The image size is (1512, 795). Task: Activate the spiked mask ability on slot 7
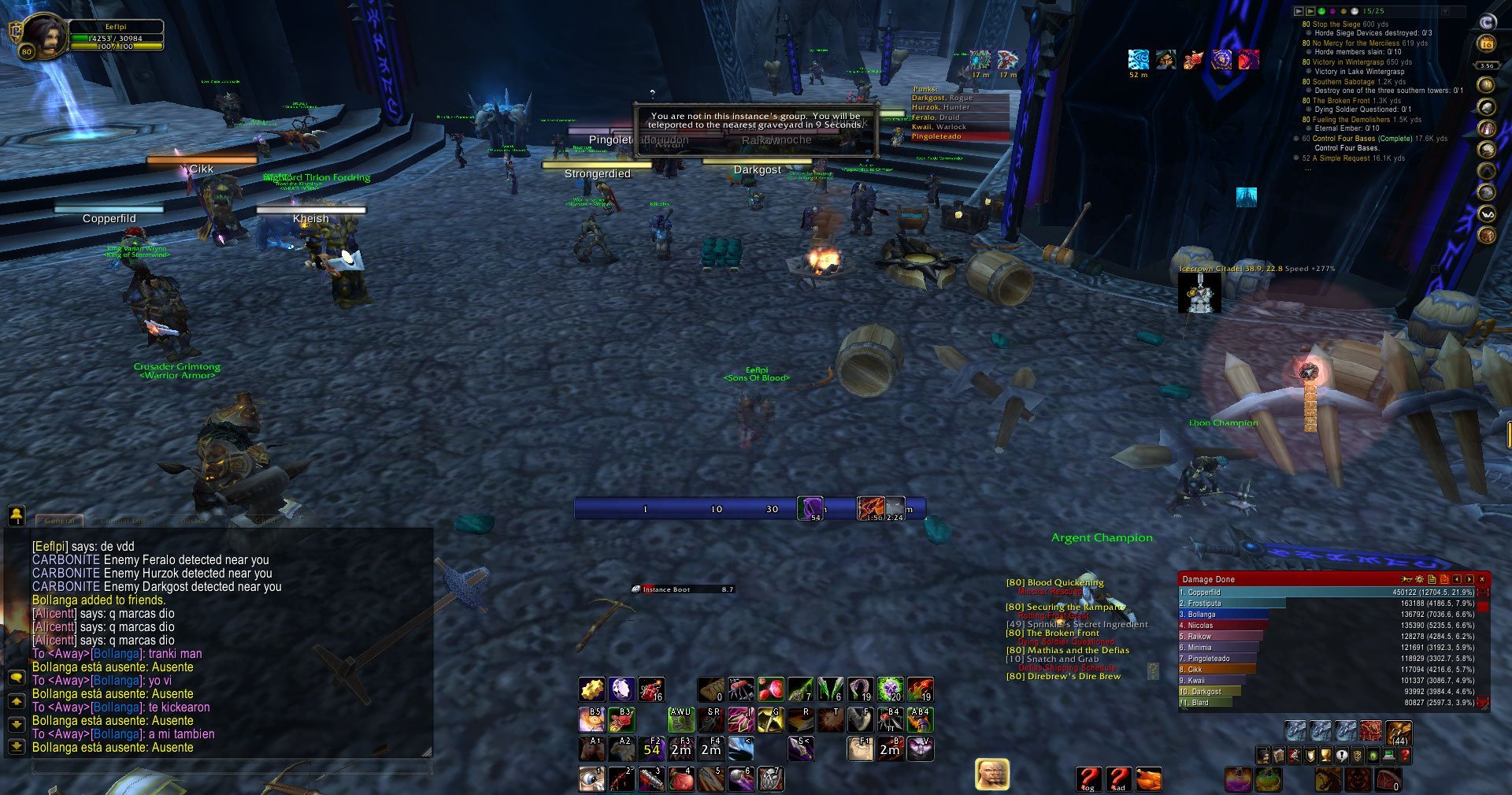[x=770, y=779]
